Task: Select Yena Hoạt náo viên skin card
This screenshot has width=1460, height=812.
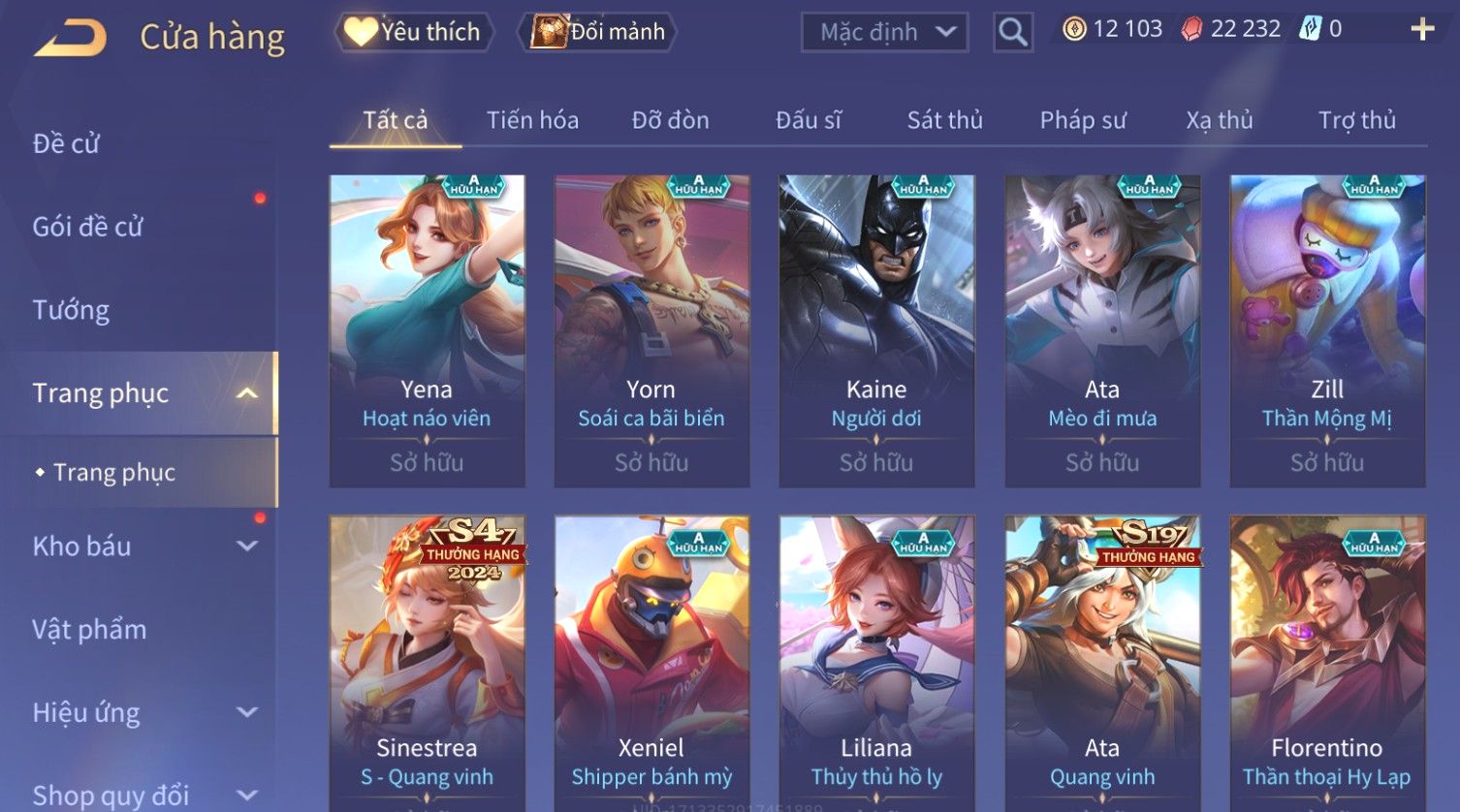Action: pyautogui.click(x=427, y=330)
